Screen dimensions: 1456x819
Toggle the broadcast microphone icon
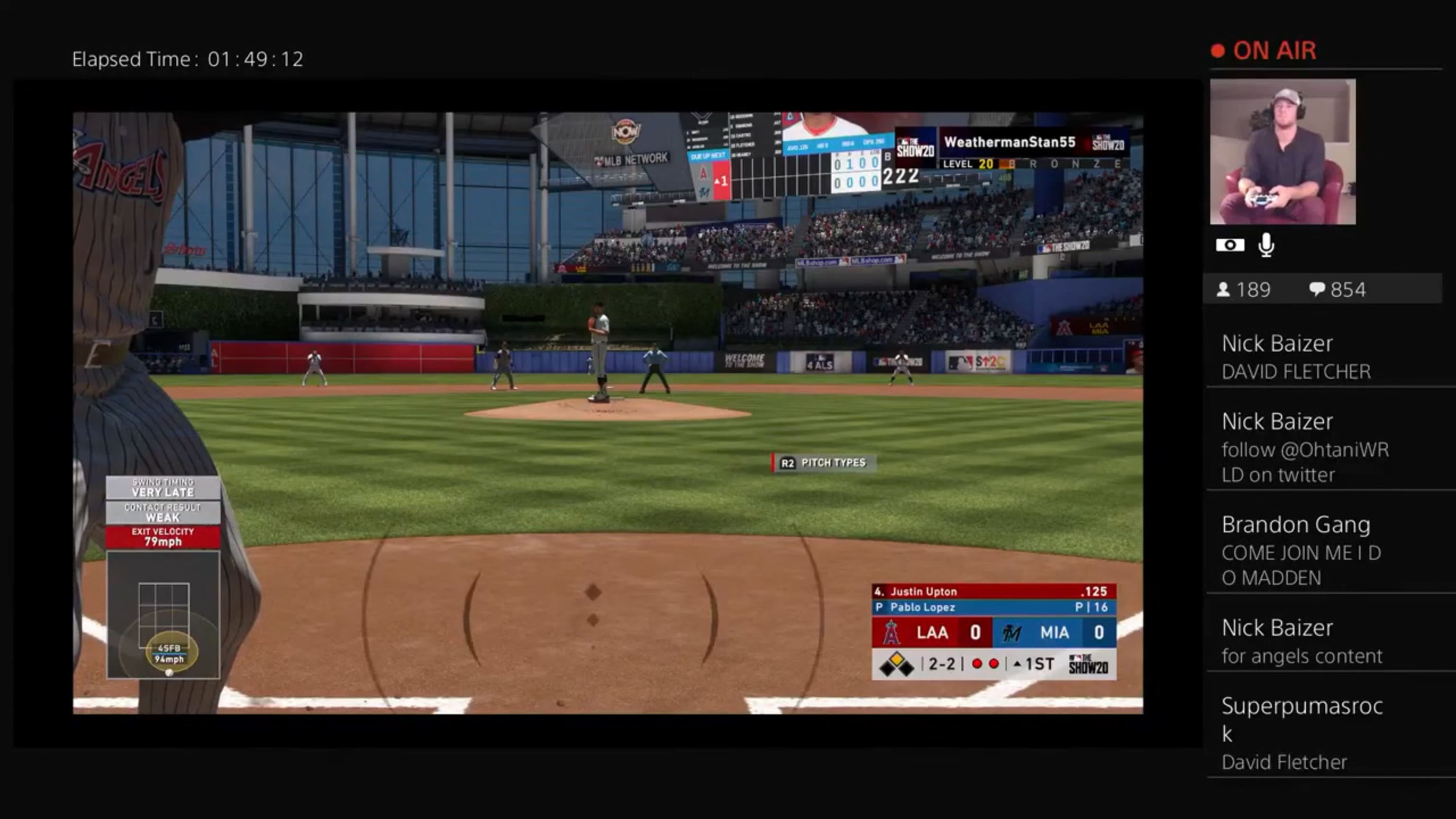click(1266, 246)
